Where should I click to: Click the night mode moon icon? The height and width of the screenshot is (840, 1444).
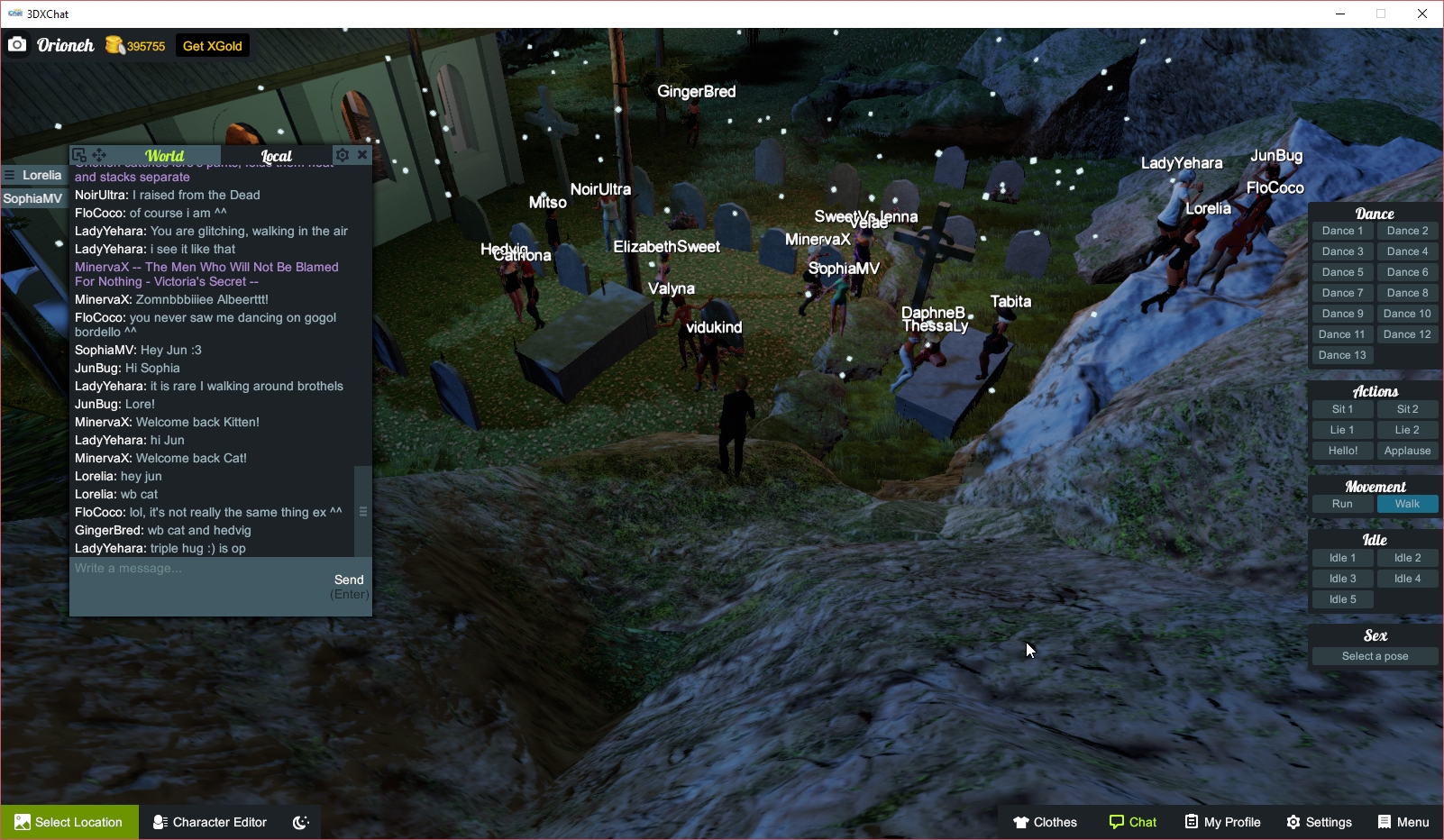(x=299, y=822)
